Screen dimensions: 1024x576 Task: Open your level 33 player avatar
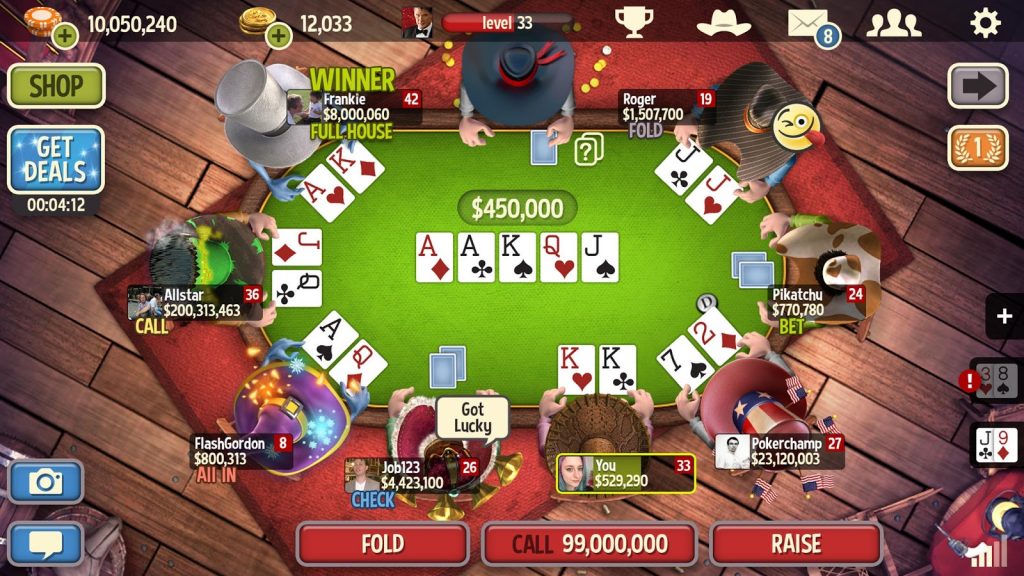(417, 21)
